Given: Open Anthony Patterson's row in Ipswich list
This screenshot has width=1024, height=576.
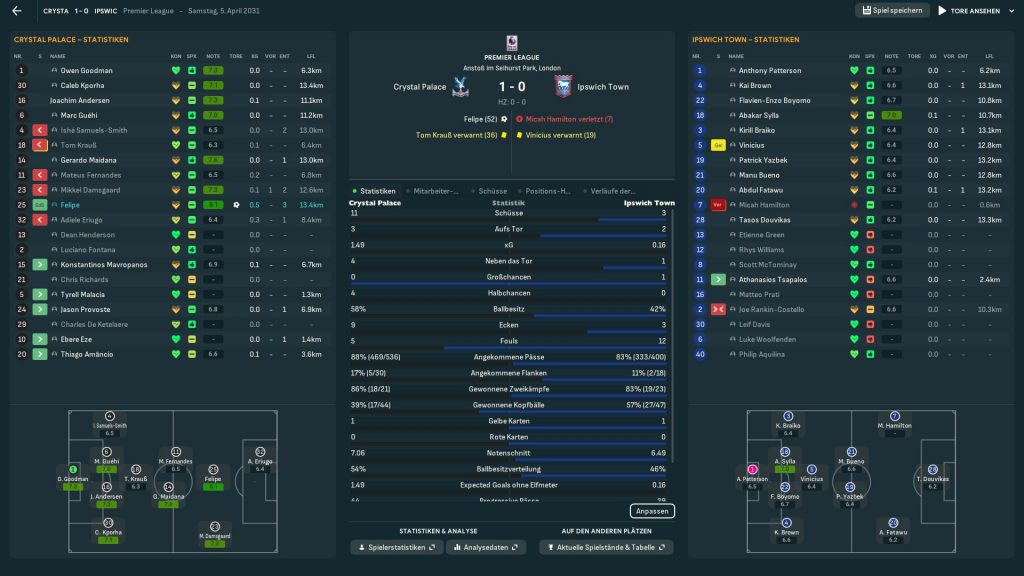Looking at the screenshot, I should pos(770,71).
